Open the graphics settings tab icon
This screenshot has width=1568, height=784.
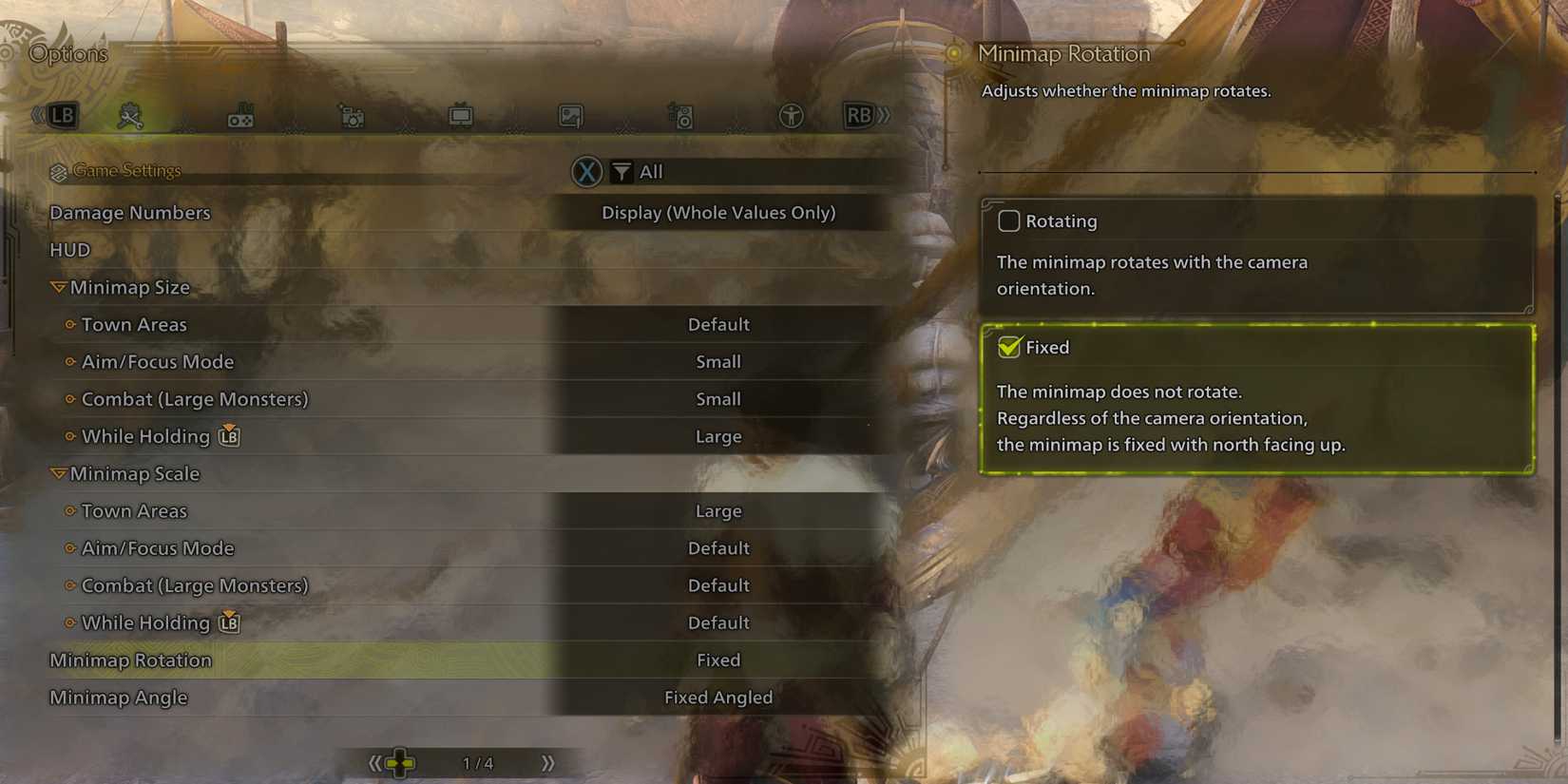click(x=571, y=115)
